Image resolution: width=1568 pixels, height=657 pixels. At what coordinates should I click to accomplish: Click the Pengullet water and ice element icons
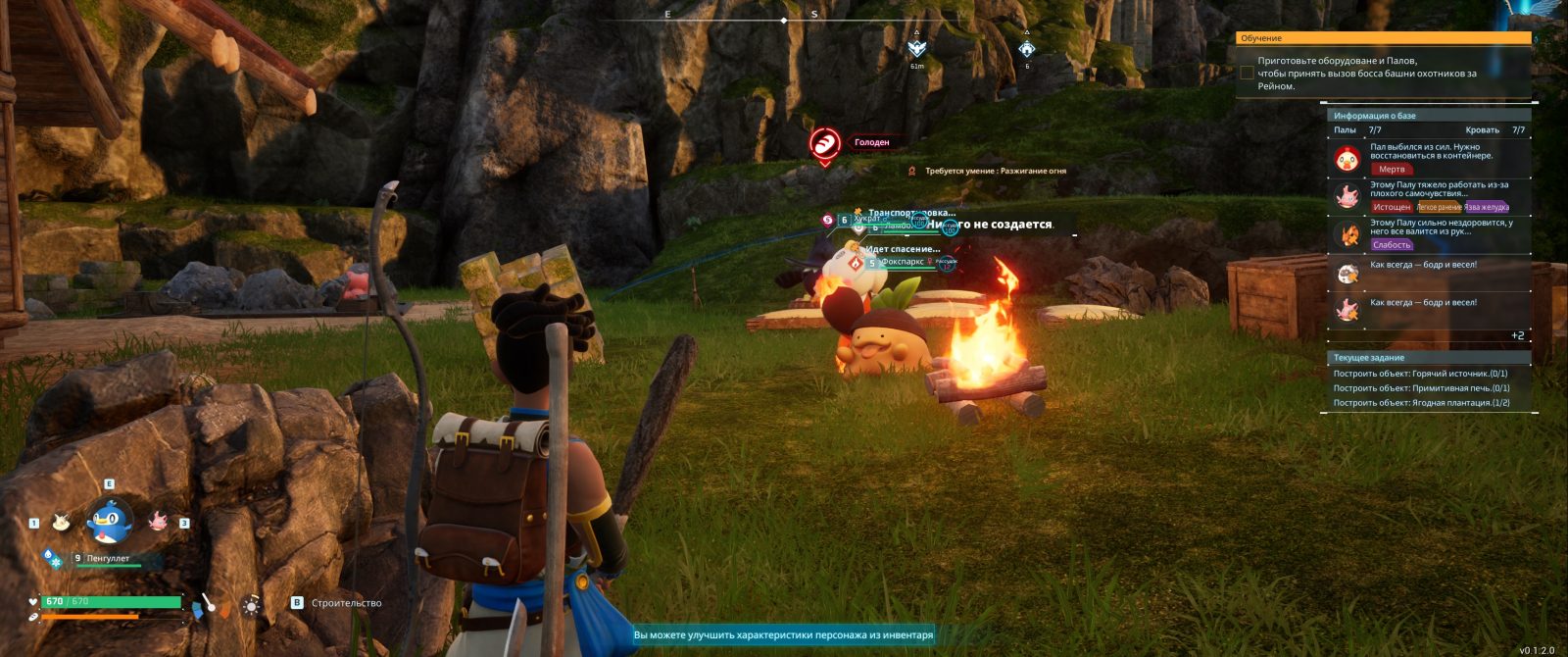pos(52,559)
